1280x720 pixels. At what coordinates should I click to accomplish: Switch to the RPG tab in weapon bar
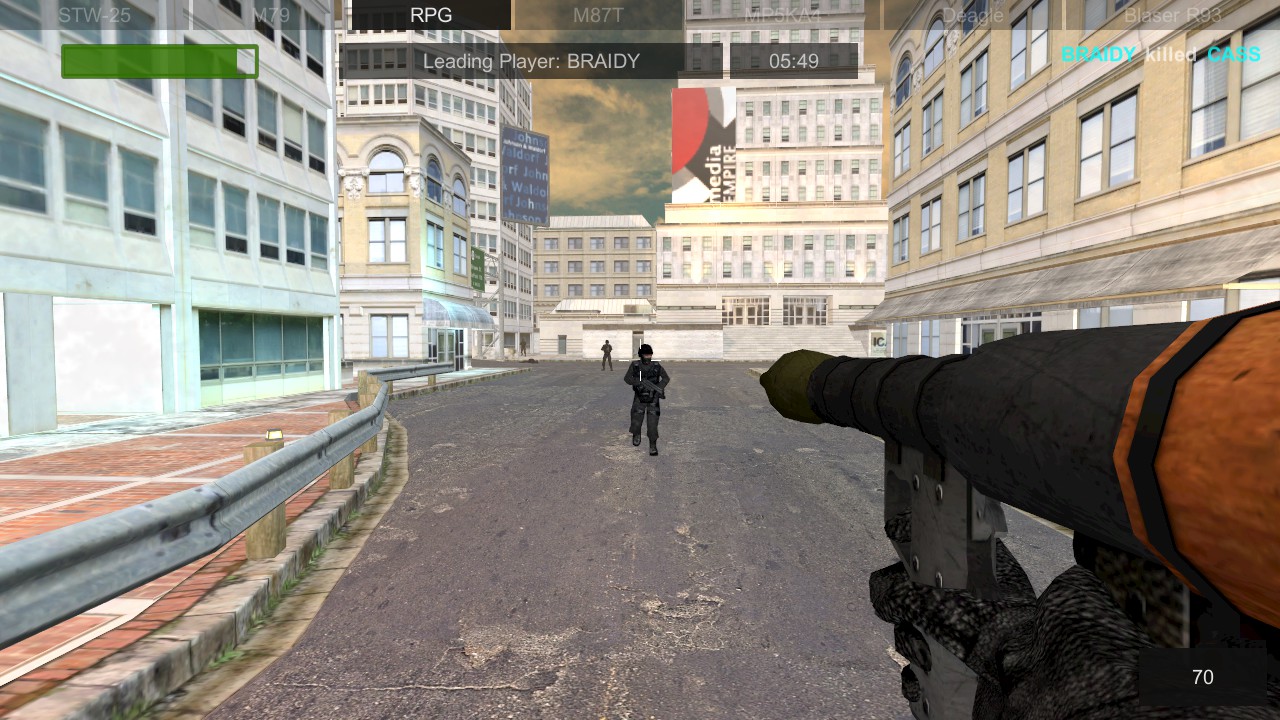click(x=432, y=15)
